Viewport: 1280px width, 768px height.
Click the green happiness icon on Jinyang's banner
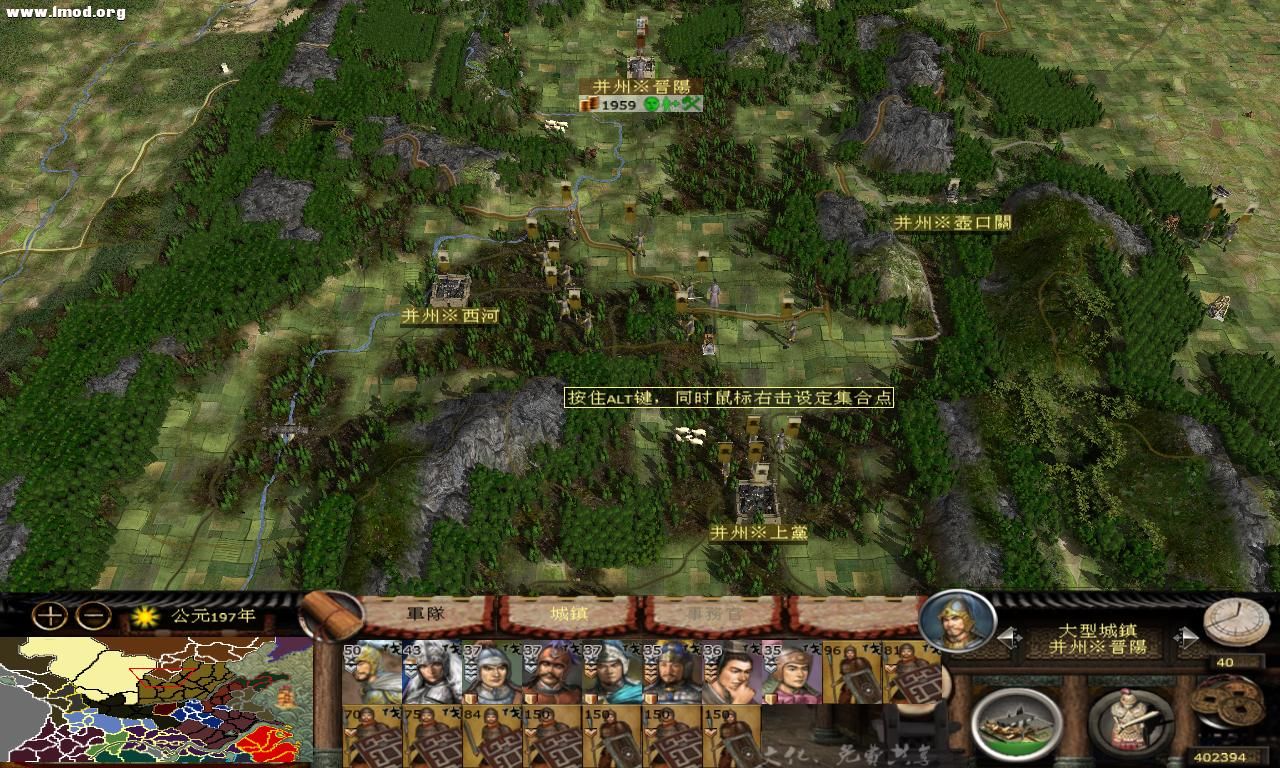pyautogui.click(x=650, y=103)
